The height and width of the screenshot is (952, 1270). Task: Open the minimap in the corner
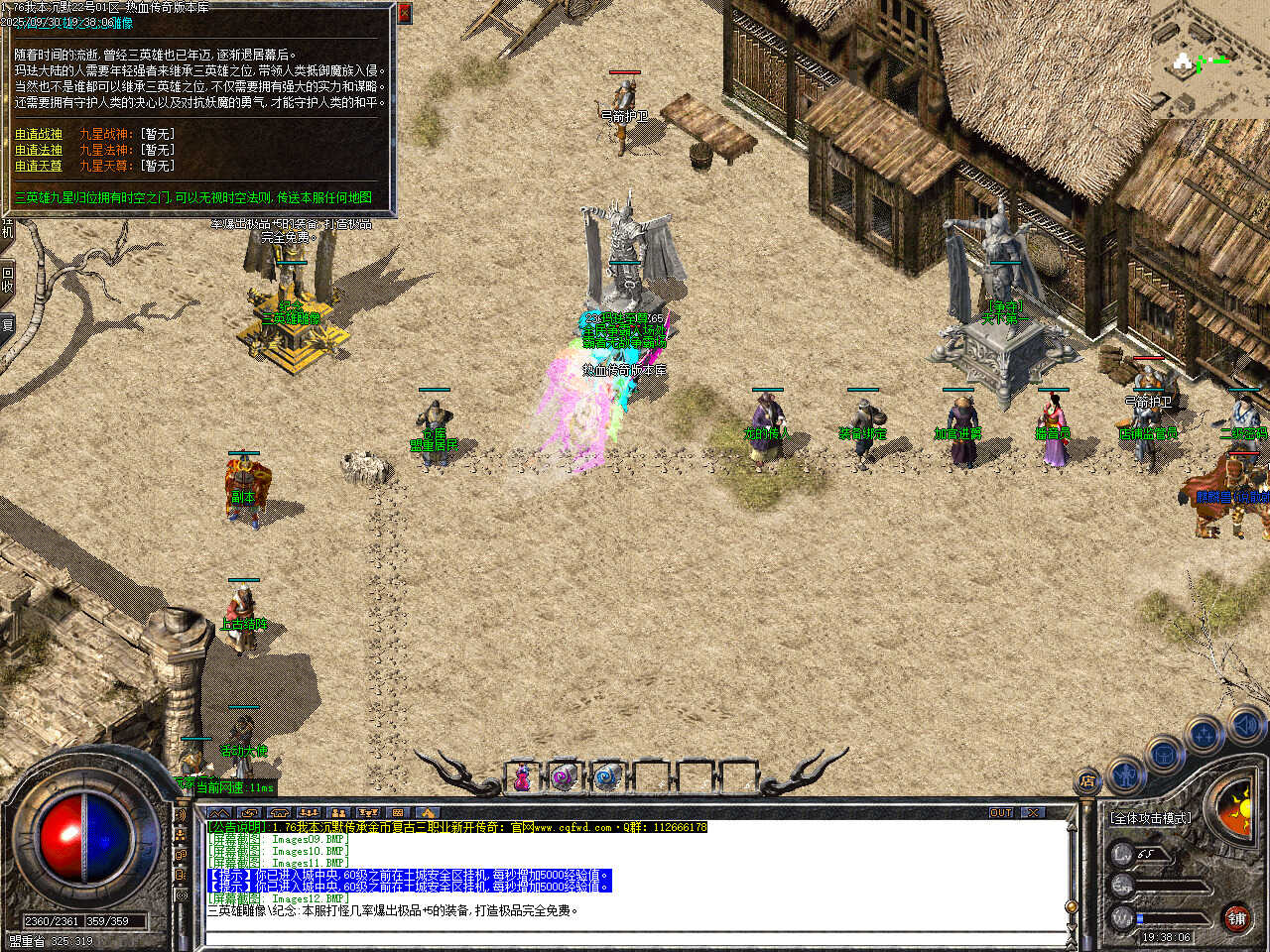click(1209, 59)
